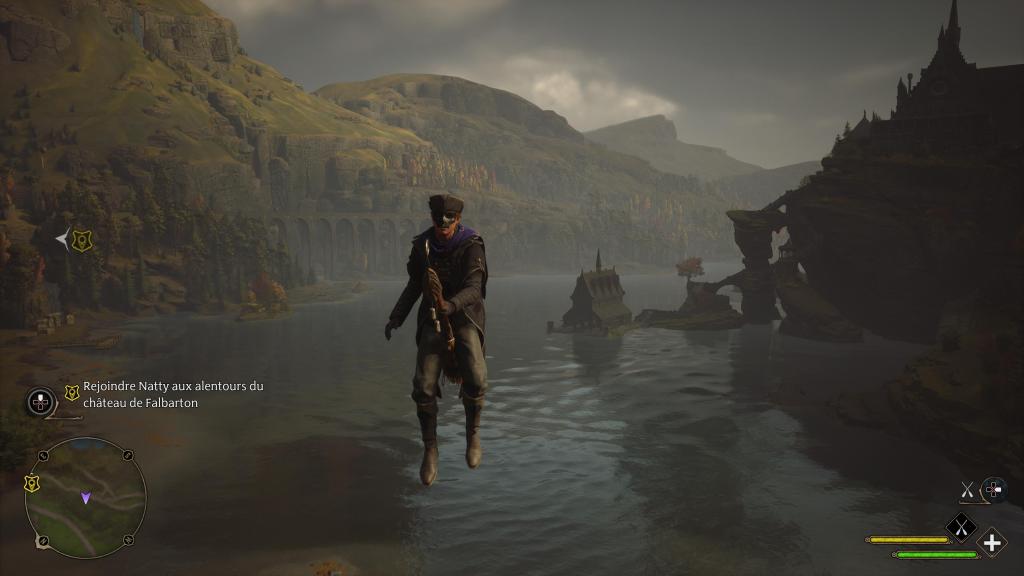Screen dimensions: 1024x576
Task: Activate the black diamond crossed wands slot
Action: pos(961,526)
